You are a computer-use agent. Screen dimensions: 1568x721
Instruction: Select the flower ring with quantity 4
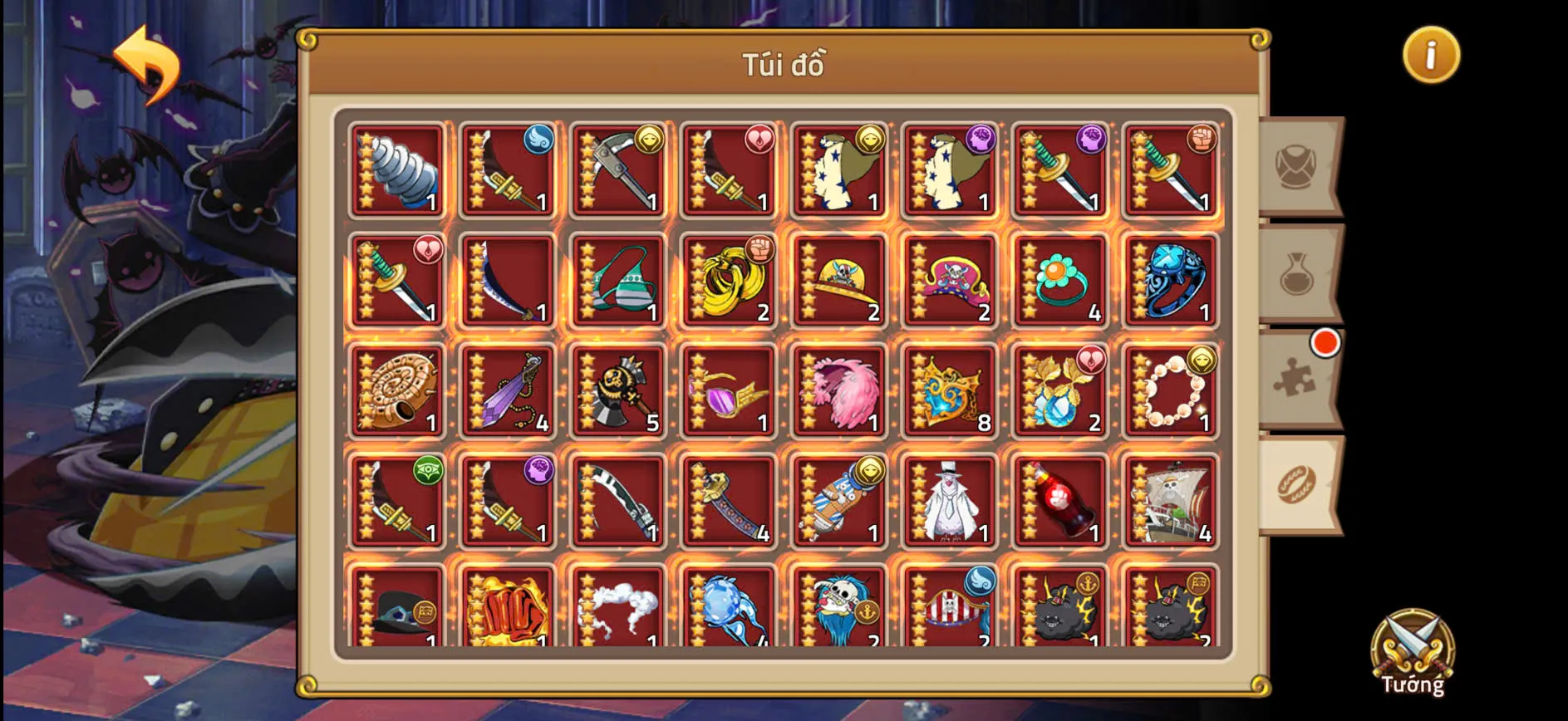1059,280
